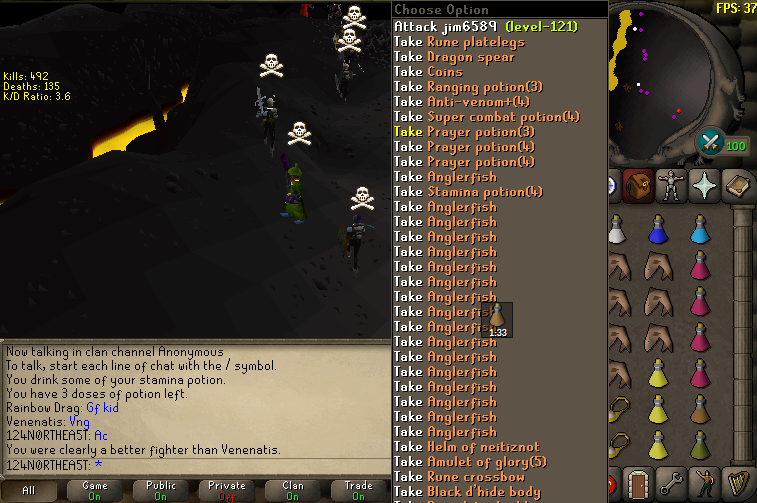Choose Take Anti-venom+(4)
The width and height of the screenshot is (757, 503).
point(462,102)
